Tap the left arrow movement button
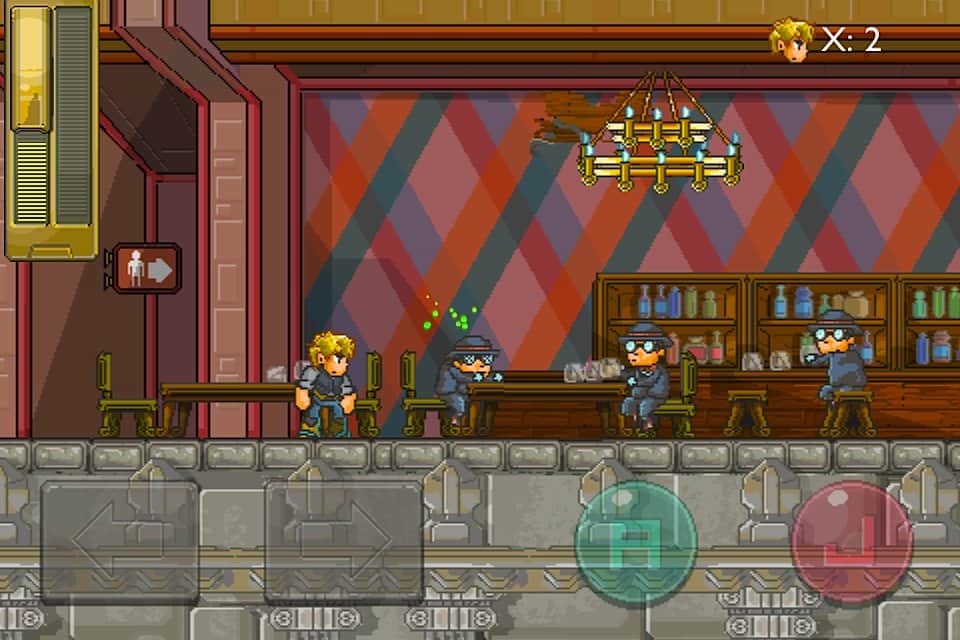This screenshot has height=640, width=960. (x=119, y=541)
